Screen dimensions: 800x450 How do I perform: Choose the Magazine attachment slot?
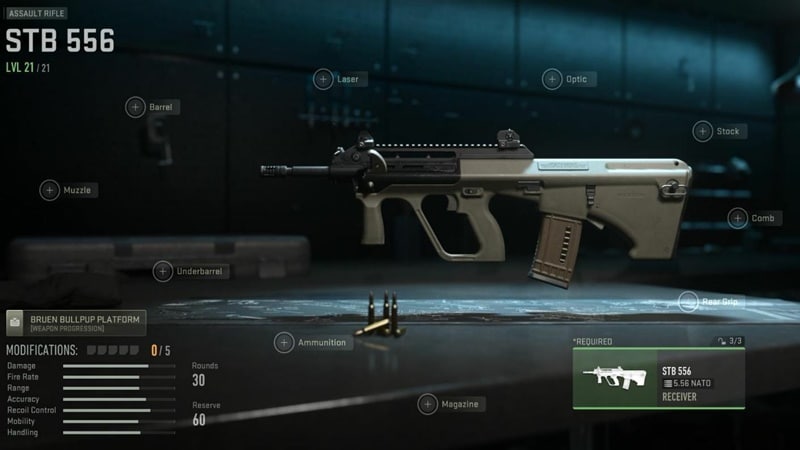tap(426, 404)
